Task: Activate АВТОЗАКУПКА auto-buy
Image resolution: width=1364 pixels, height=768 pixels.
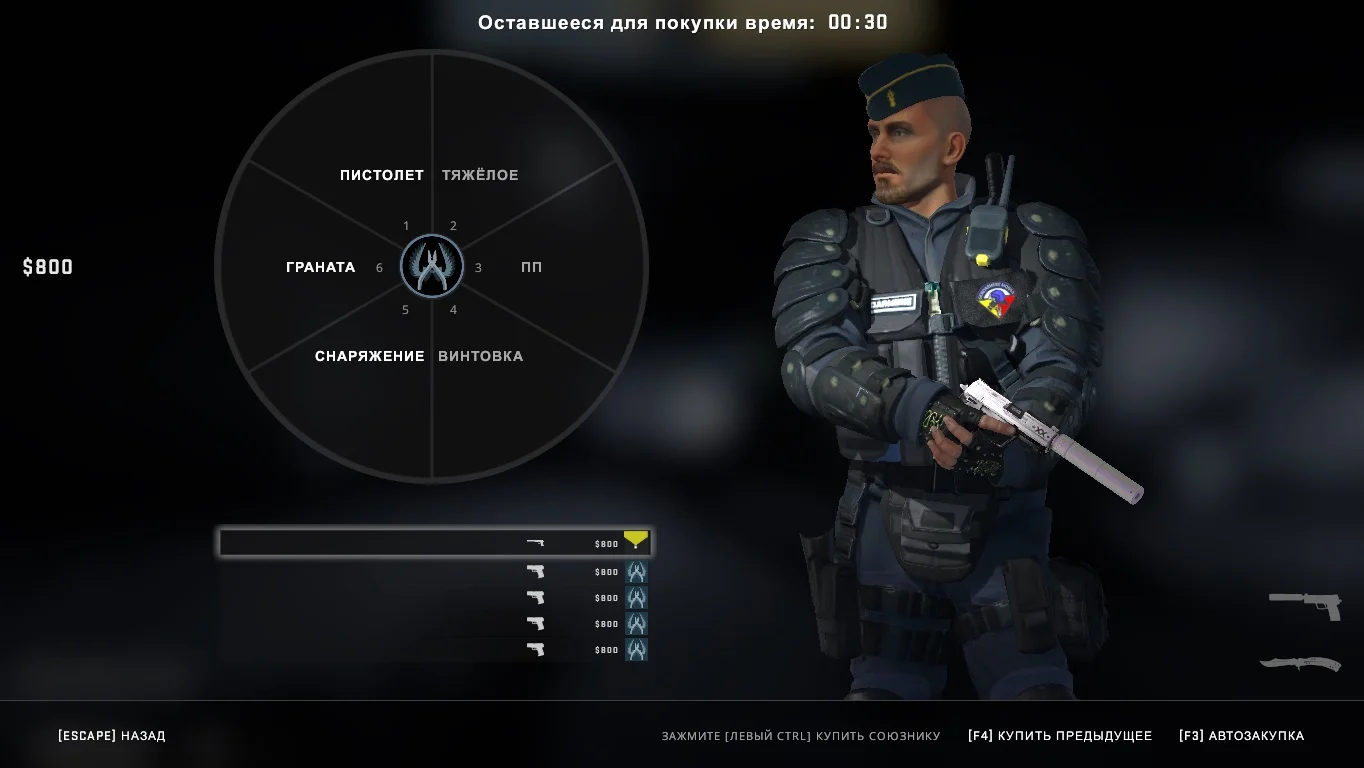Action: 1241,736
